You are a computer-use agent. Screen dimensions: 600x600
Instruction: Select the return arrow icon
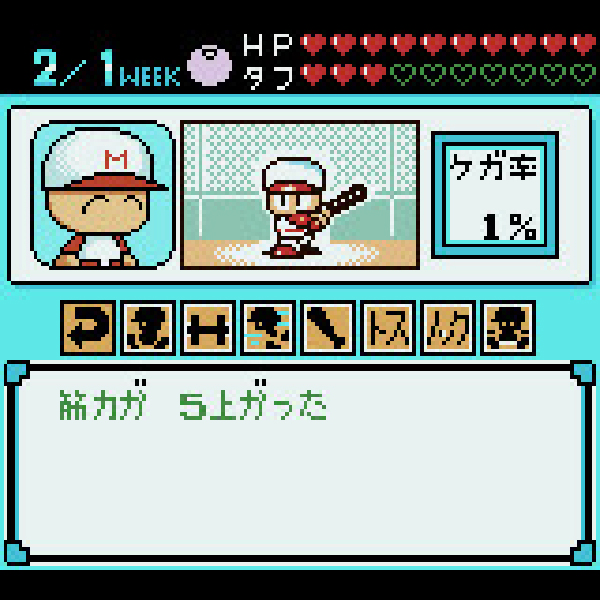89,328
